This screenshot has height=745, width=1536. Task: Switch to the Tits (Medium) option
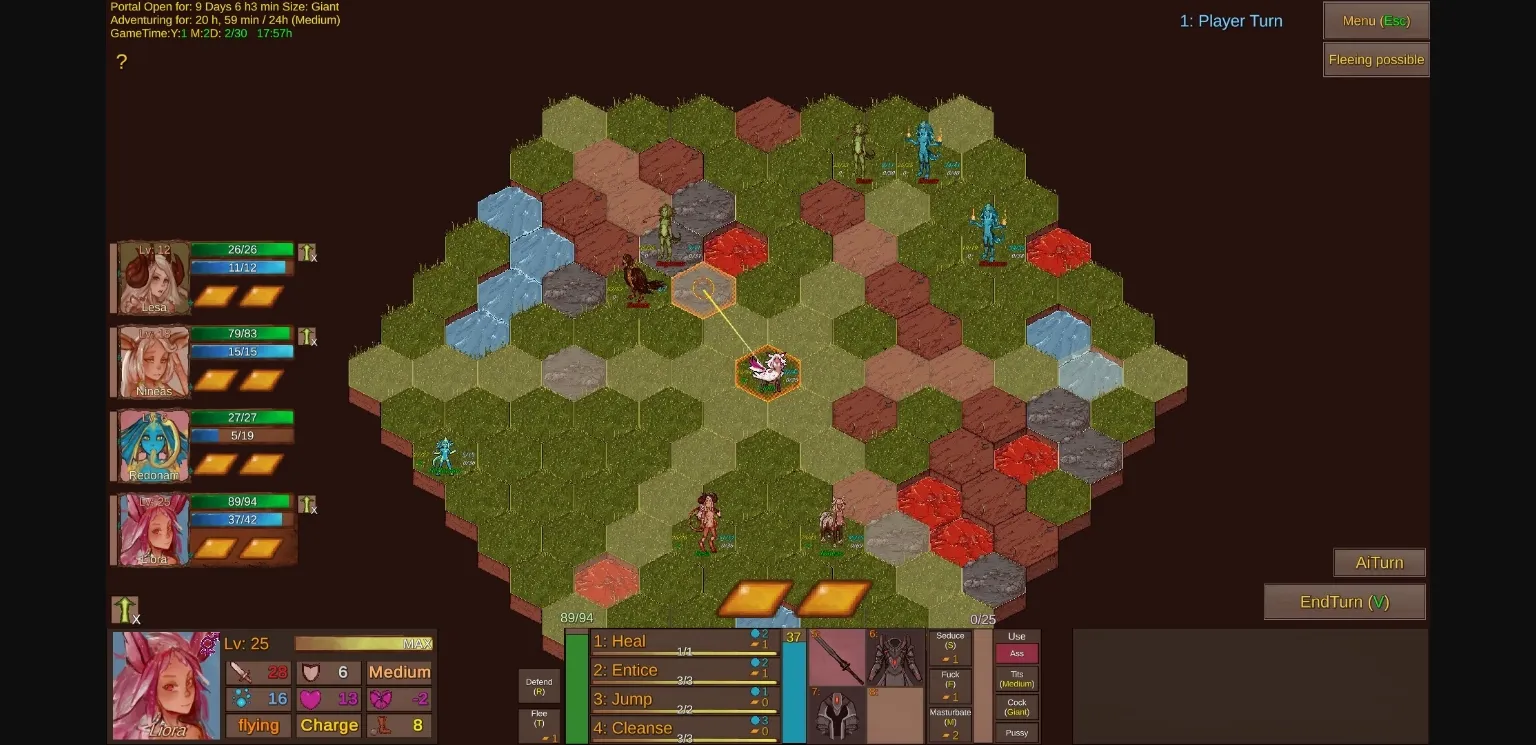click(1016, 679)
